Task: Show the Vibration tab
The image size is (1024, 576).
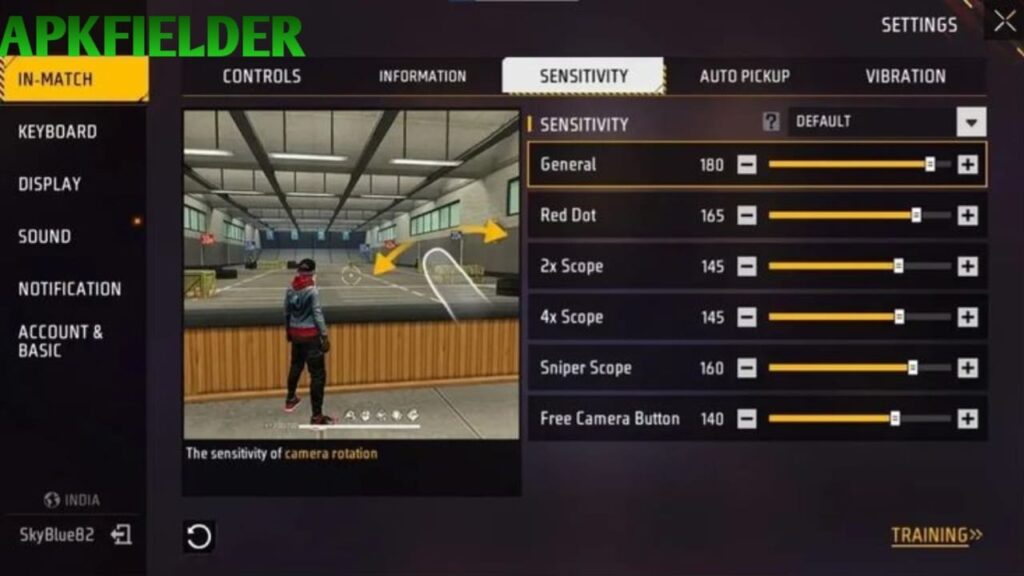Action: click(905, 76)
